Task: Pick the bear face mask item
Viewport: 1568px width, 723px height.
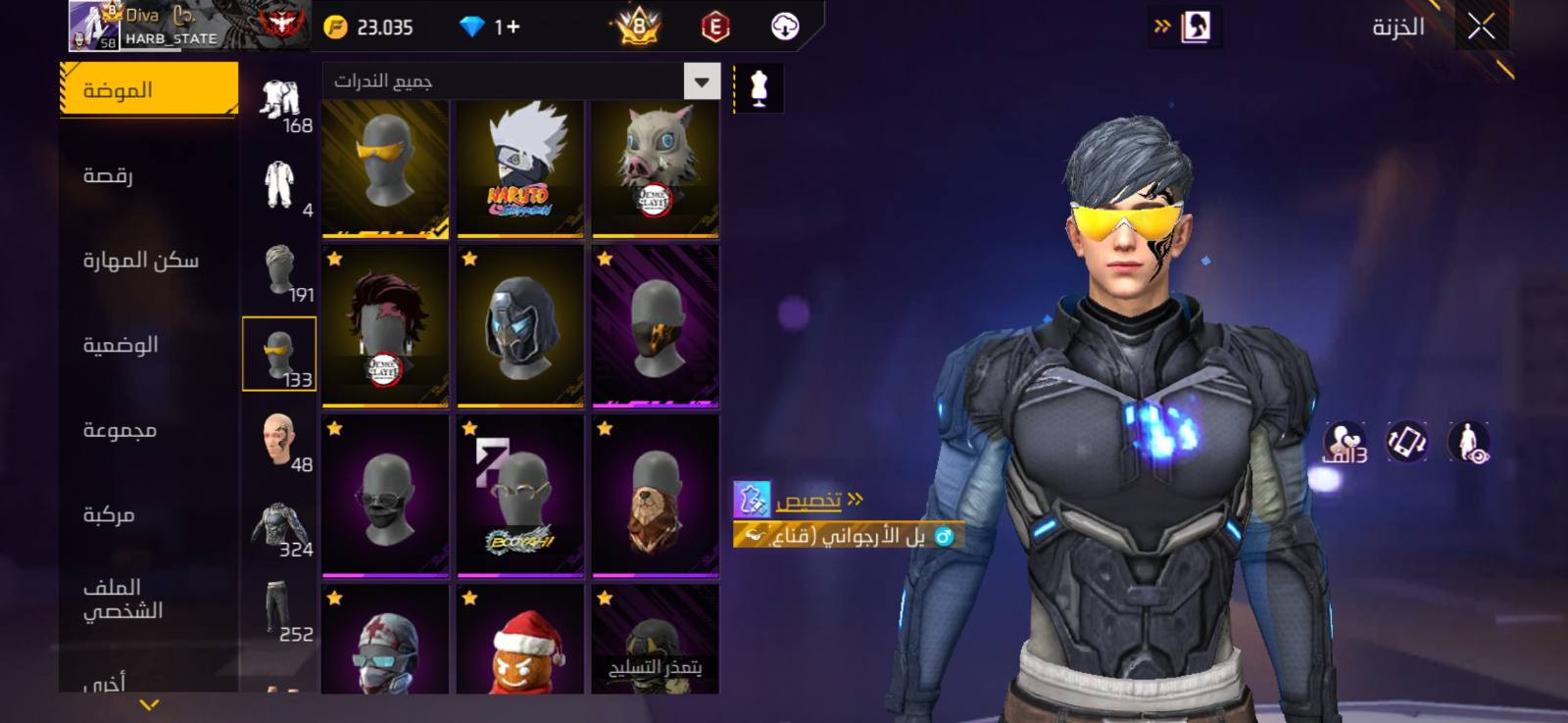Action: coord(655,496)
